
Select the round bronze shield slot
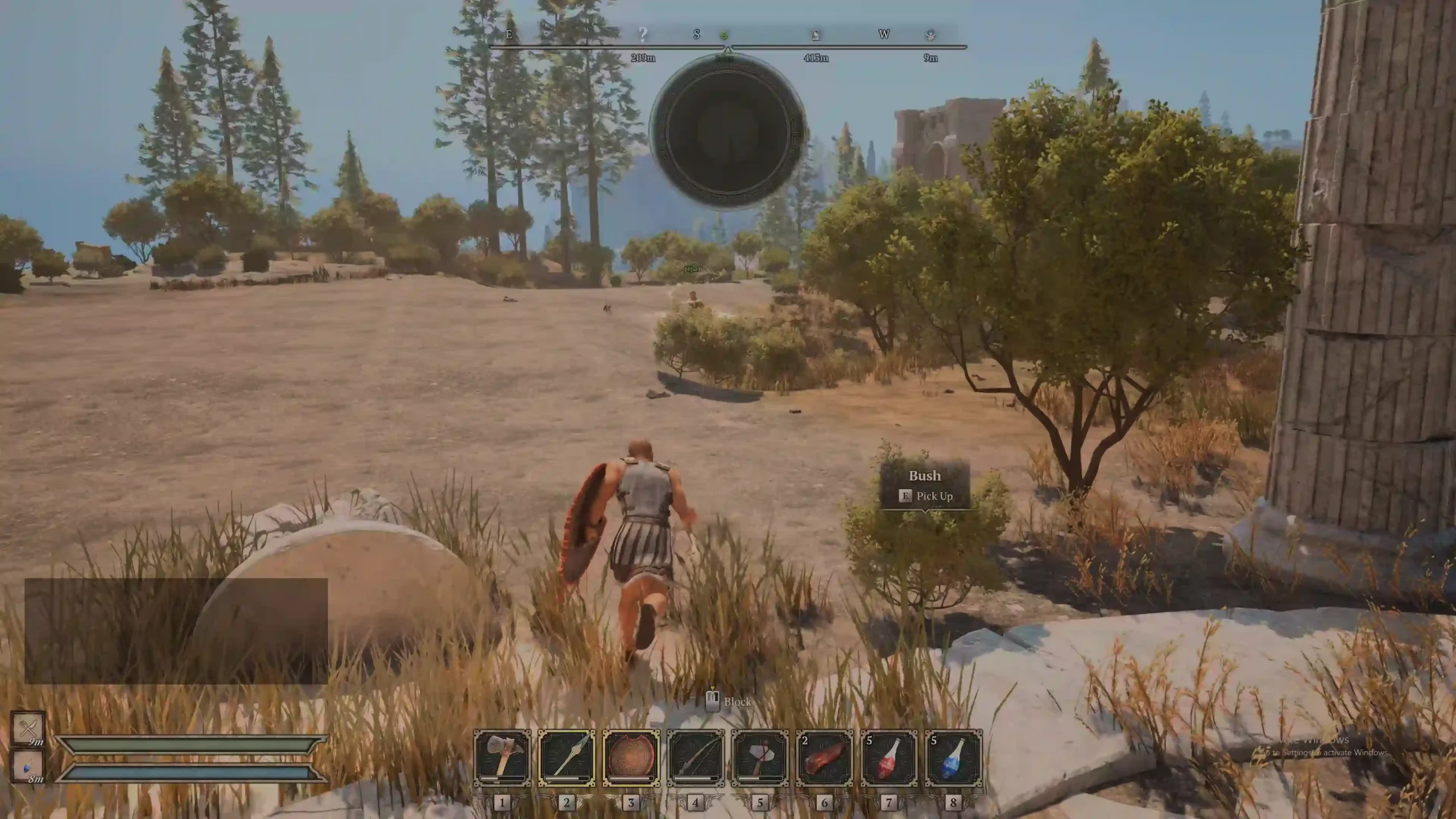click(631, 758)
